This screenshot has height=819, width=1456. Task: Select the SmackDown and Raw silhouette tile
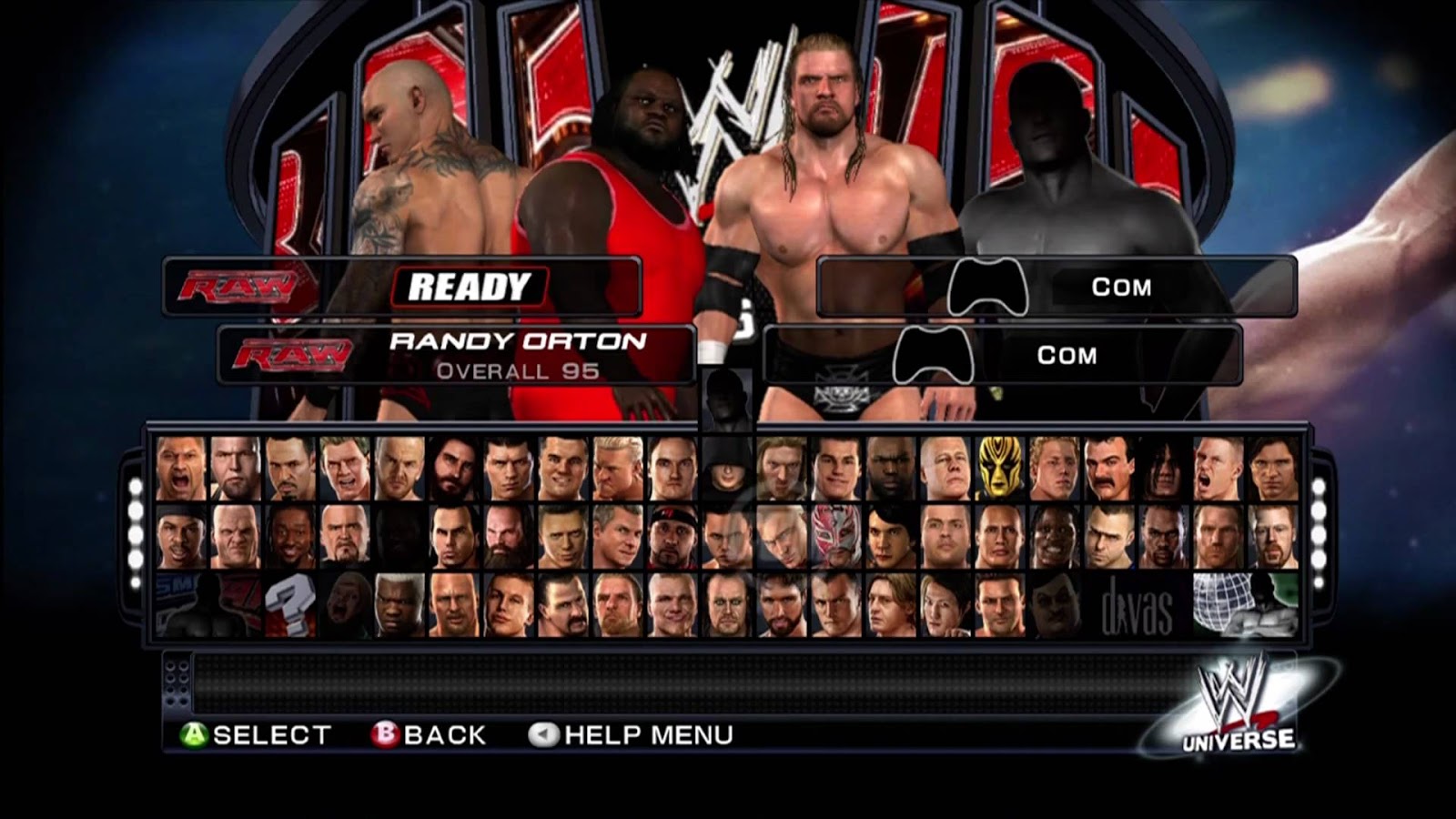(x=207, y=606)
